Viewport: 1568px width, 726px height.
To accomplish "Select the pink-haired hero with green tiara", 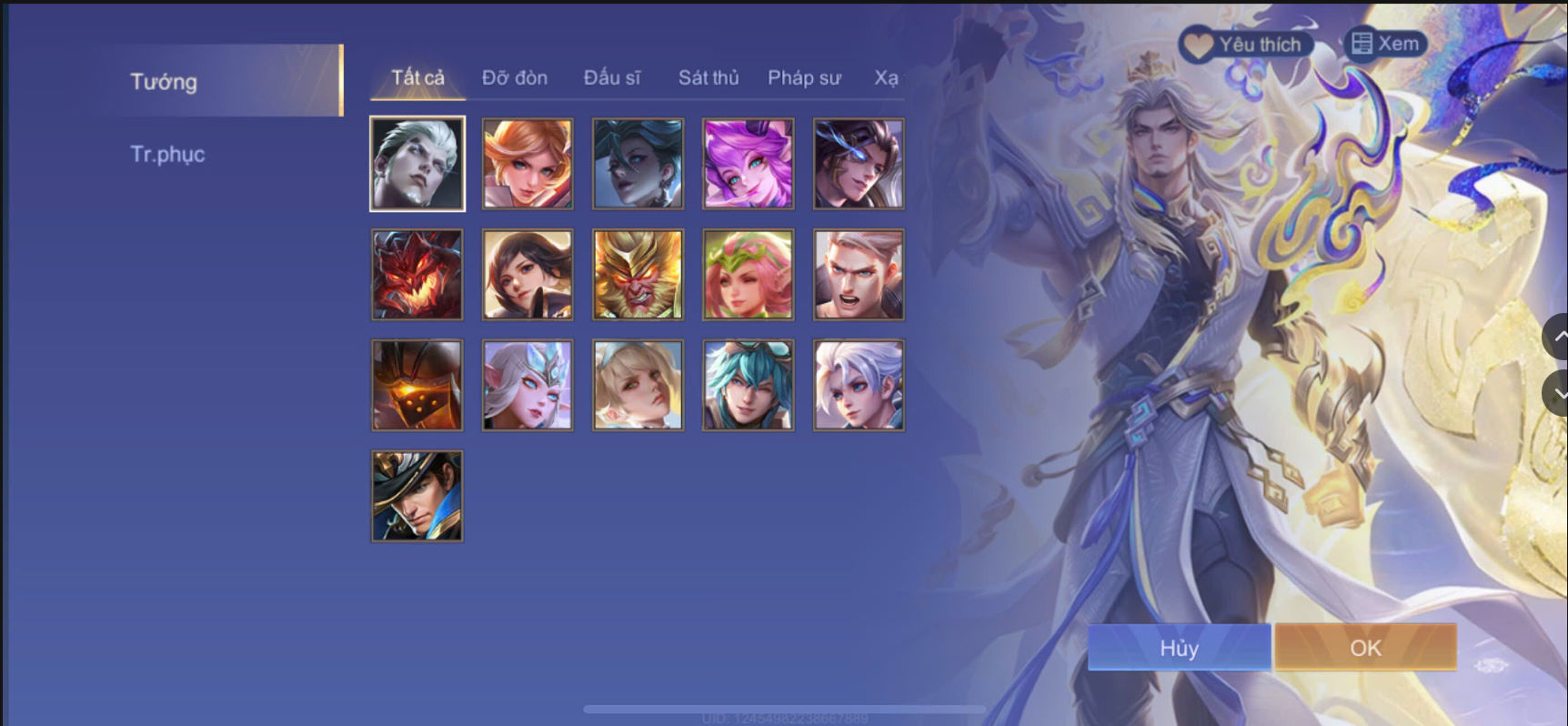I will (x=747, y=275).
